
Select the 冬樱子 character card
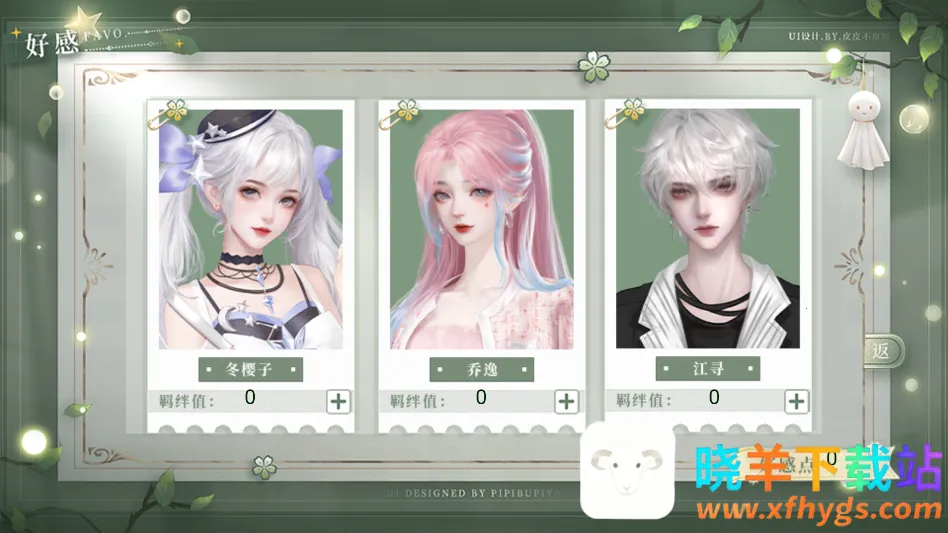point(250,228)
